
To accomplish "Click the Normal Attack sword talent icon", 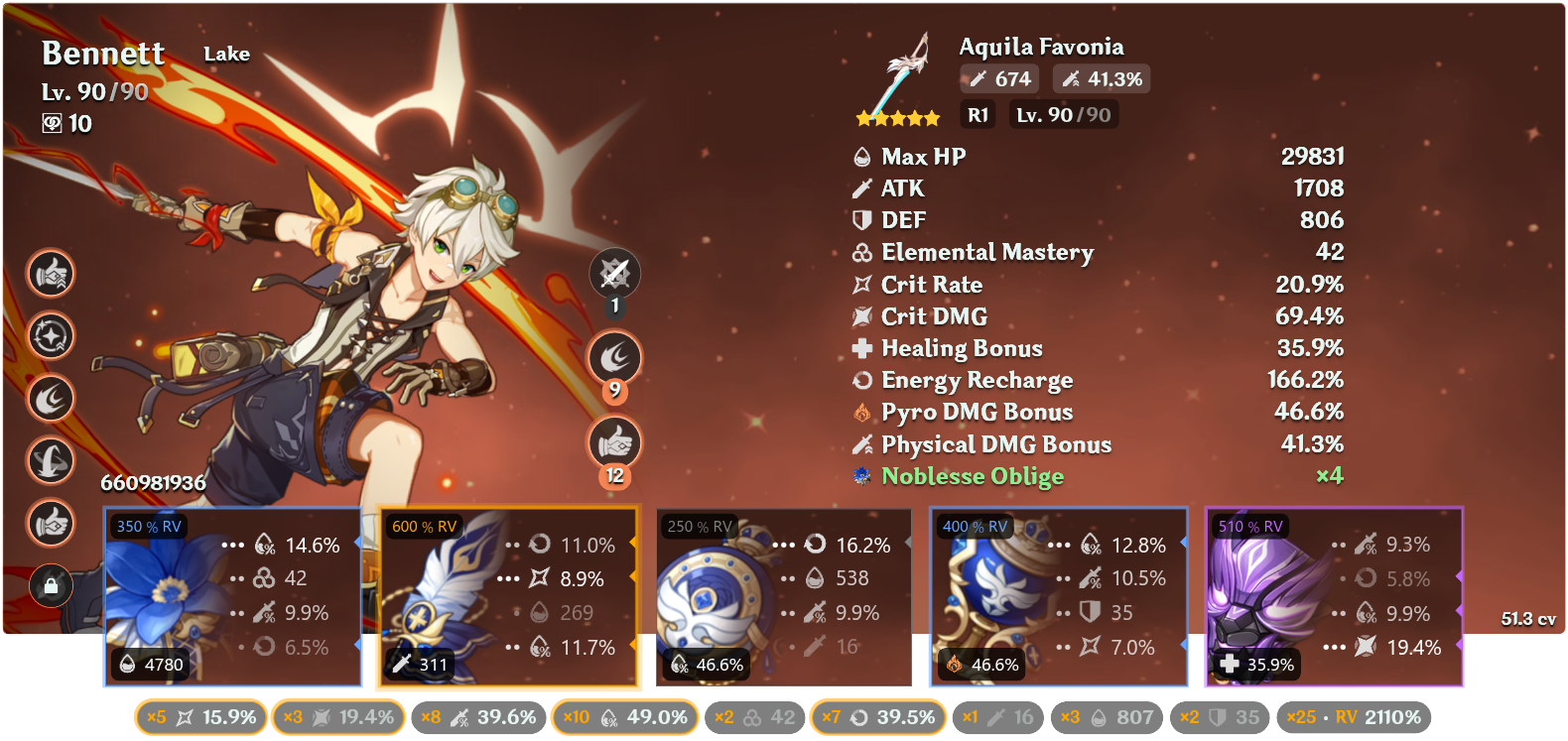I will coord(615,274).
